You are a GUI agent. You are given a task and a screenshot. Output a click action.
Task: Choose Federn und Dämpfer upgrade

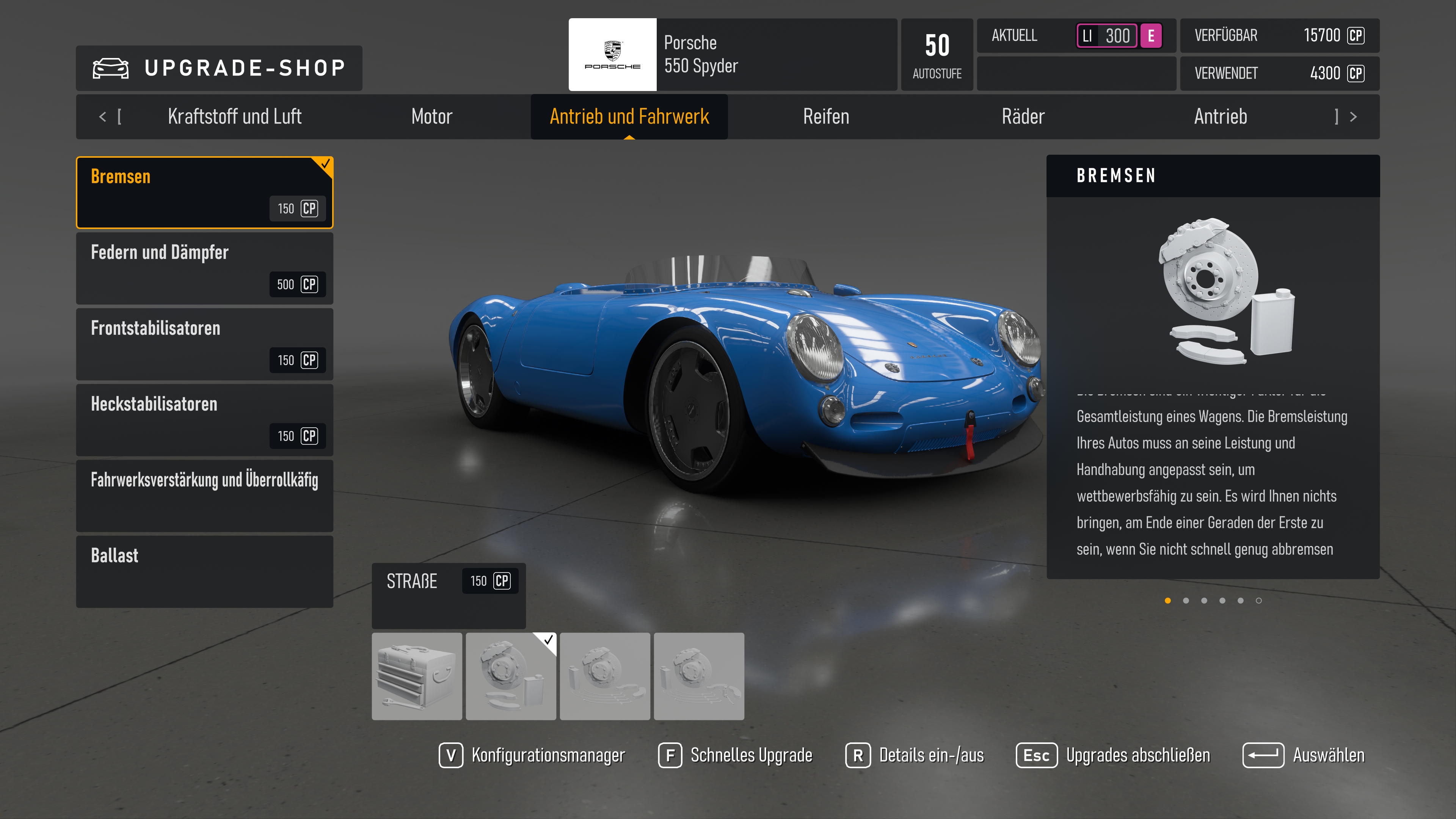[205, 268]
